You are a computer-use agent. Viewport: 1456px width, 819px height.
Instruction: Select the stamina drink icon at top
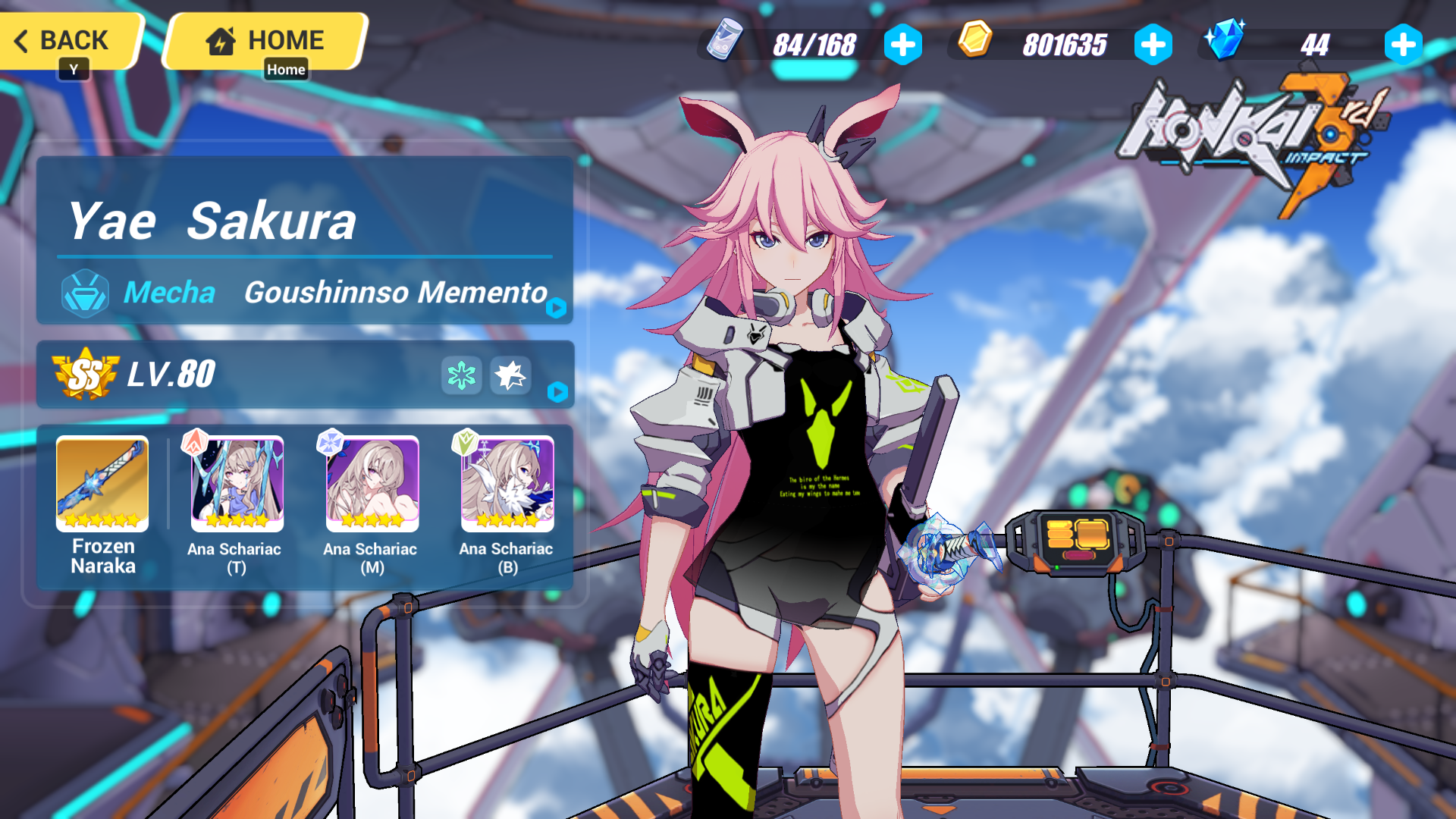click(x=724, y=43)
